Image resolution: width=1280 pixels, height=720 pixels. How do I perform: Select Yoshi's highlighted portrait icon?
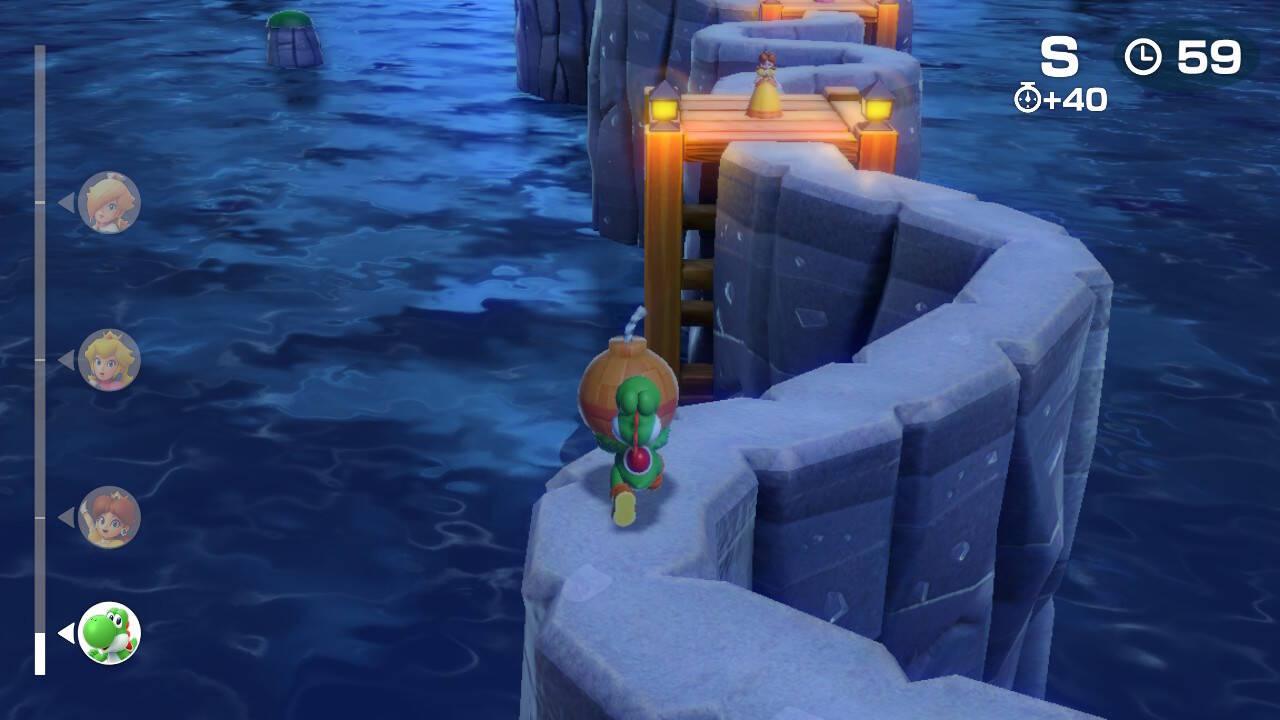109,632
